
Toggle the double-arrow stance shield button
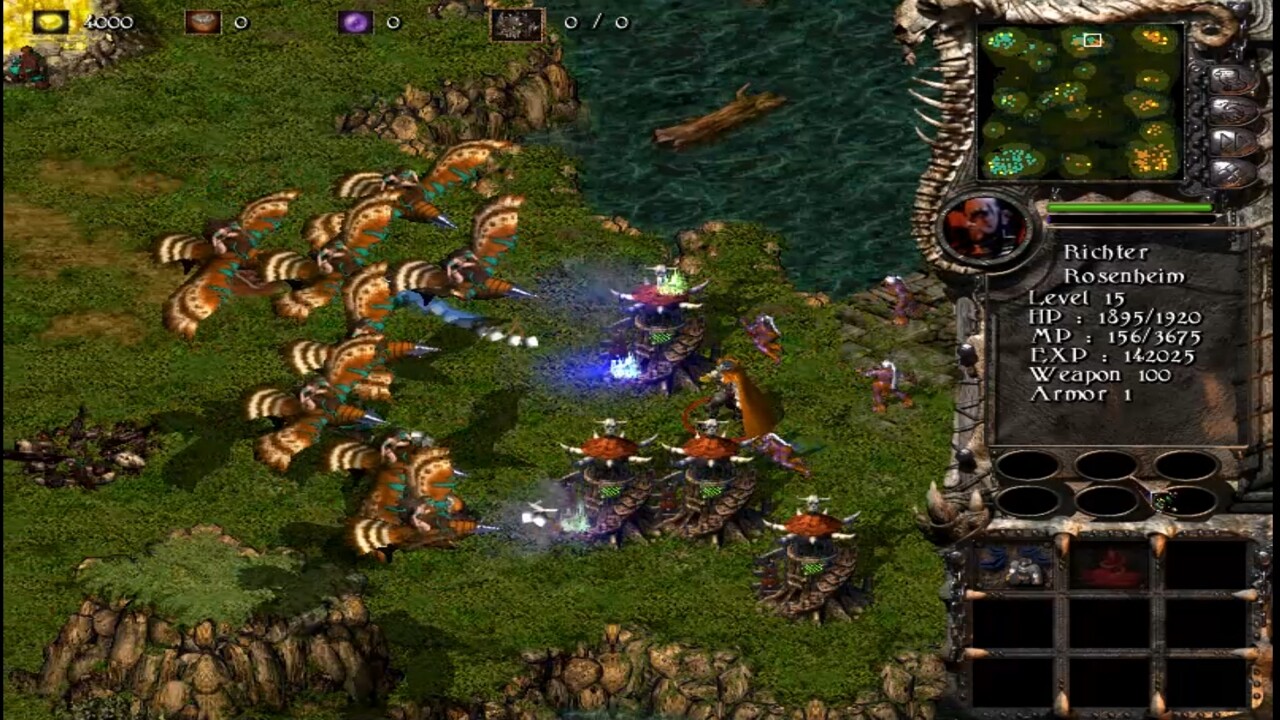pos(1231,141)
